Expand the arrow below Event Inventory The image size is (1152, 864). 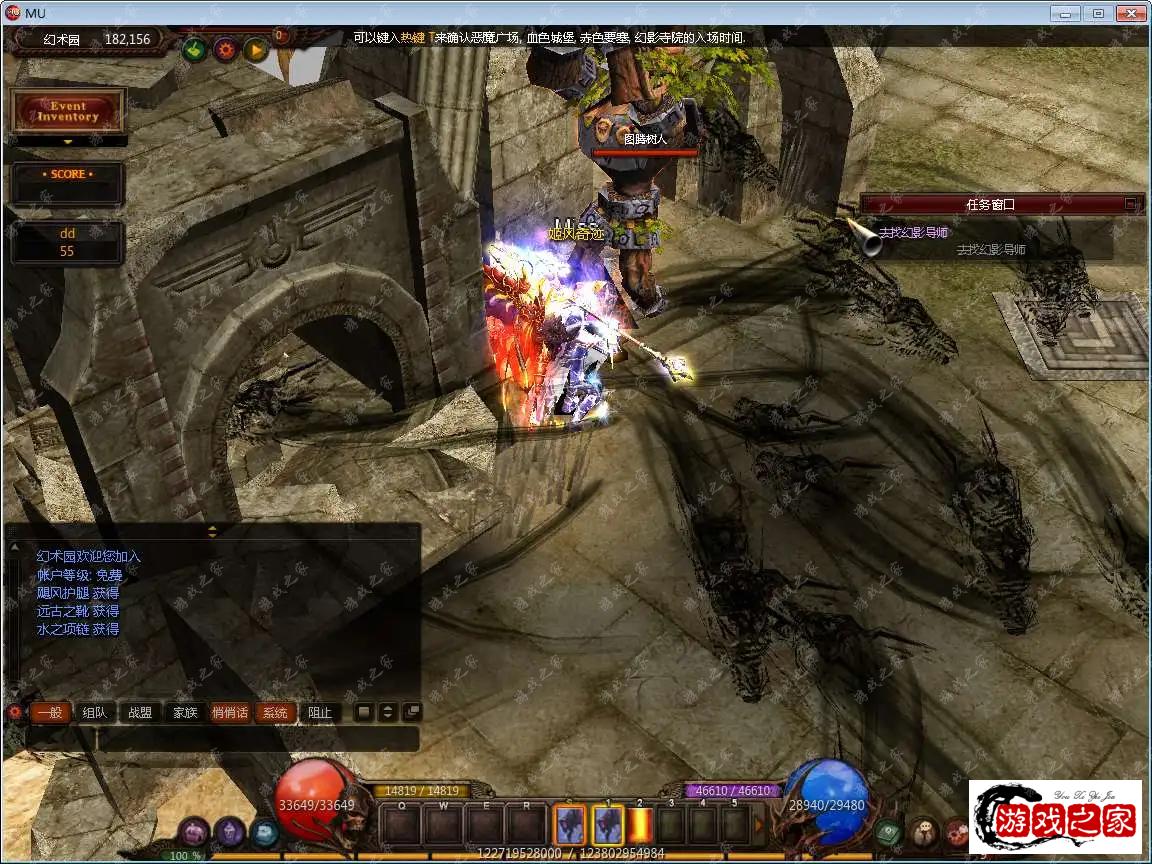68,142
